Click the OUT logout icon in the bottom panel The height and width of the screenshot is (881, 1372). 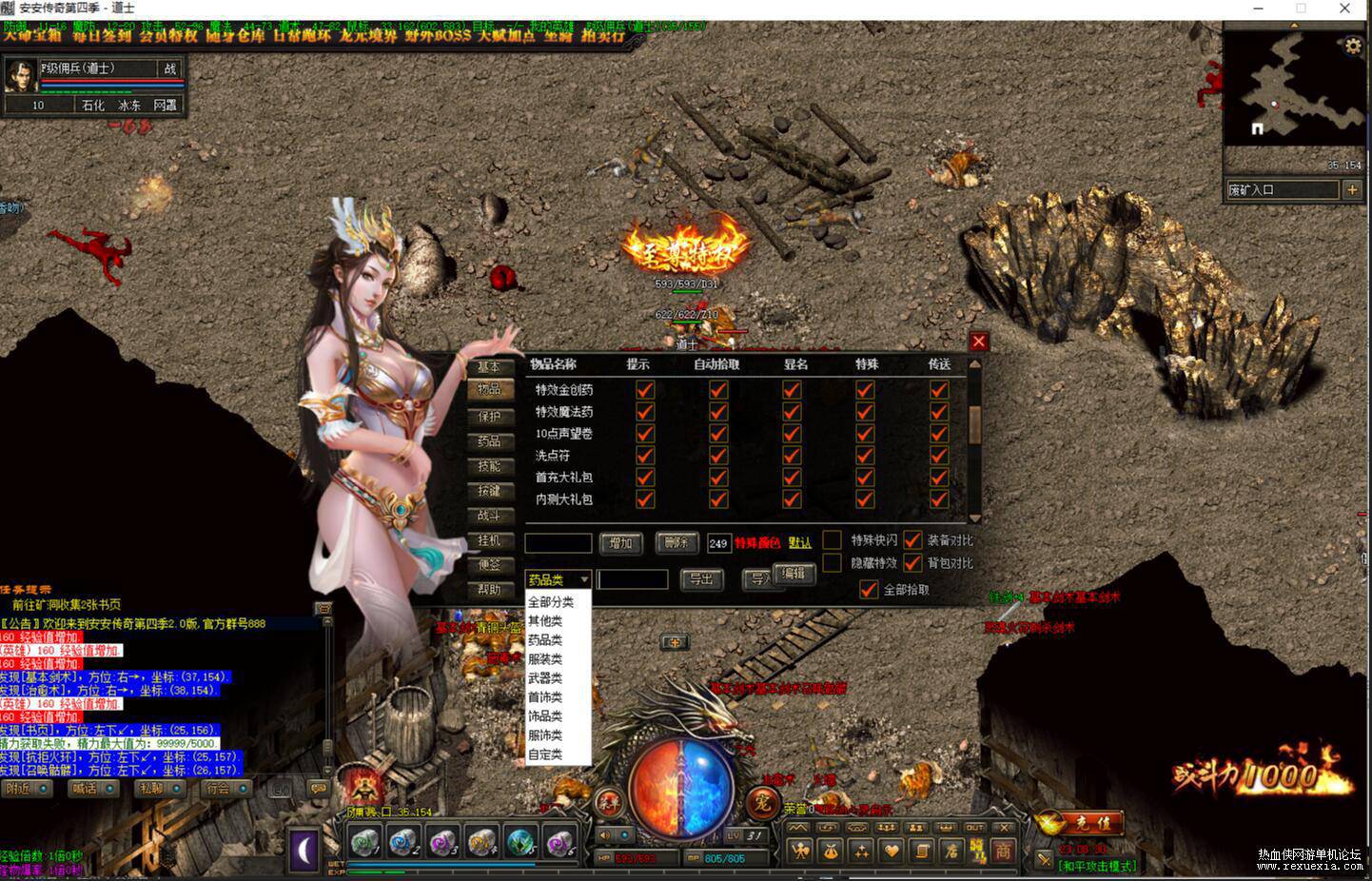tap(974, 827)
